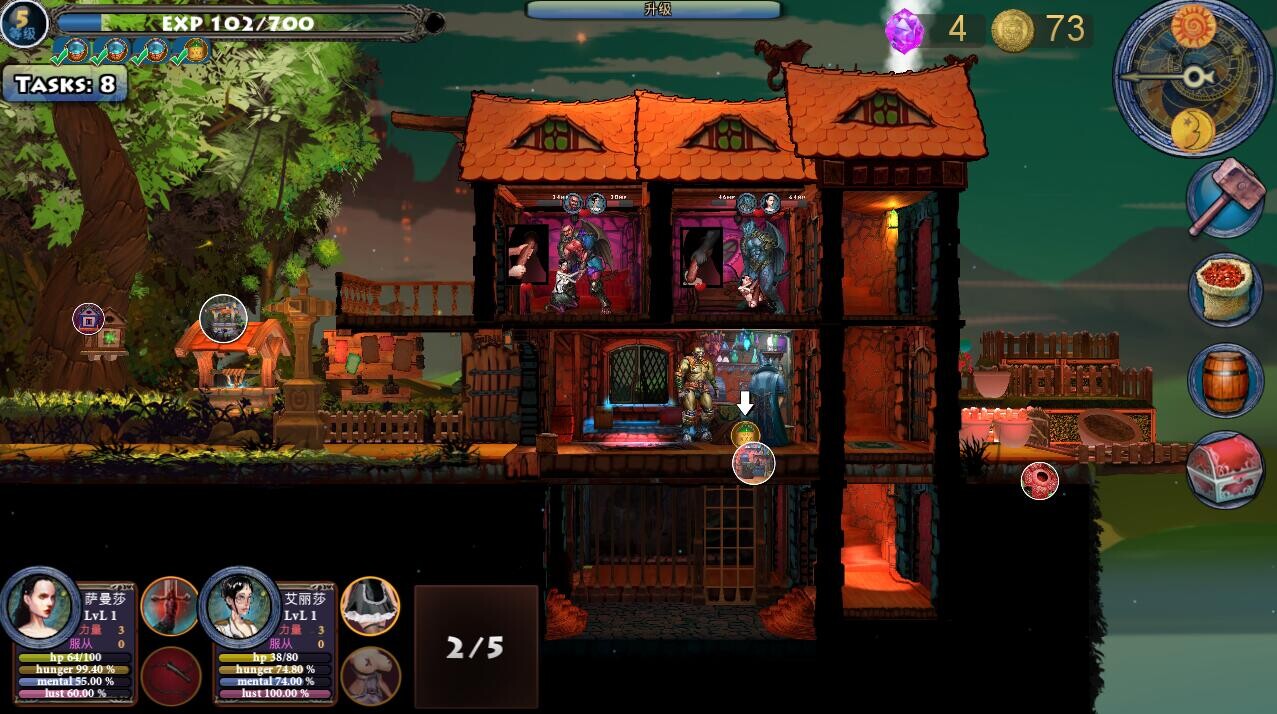Open the sack of red seeds
Screen dimensions: 1277x714
[x=1225, y=289]
